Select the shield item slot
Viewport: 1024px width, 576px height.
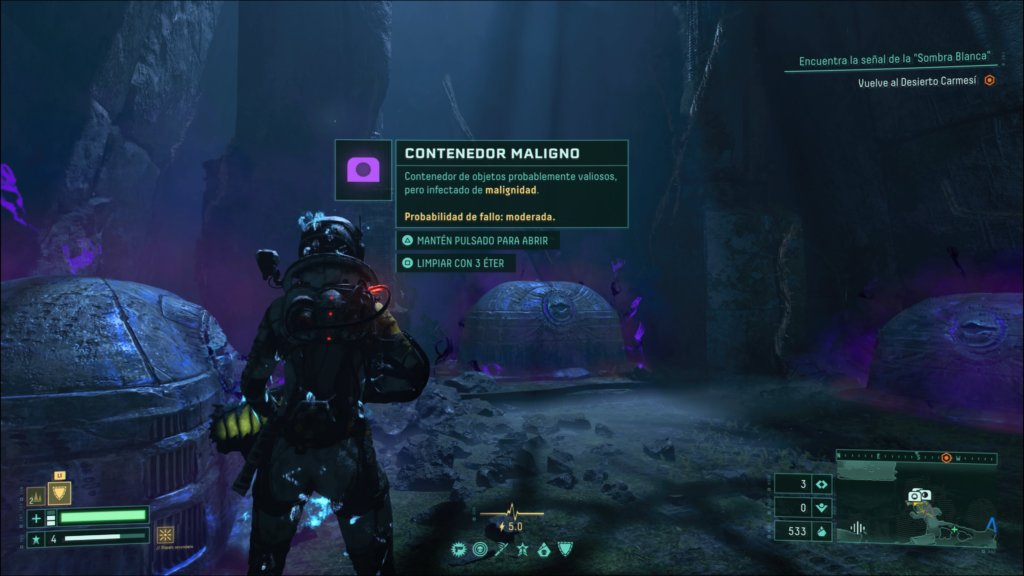[x=59, y=493]
